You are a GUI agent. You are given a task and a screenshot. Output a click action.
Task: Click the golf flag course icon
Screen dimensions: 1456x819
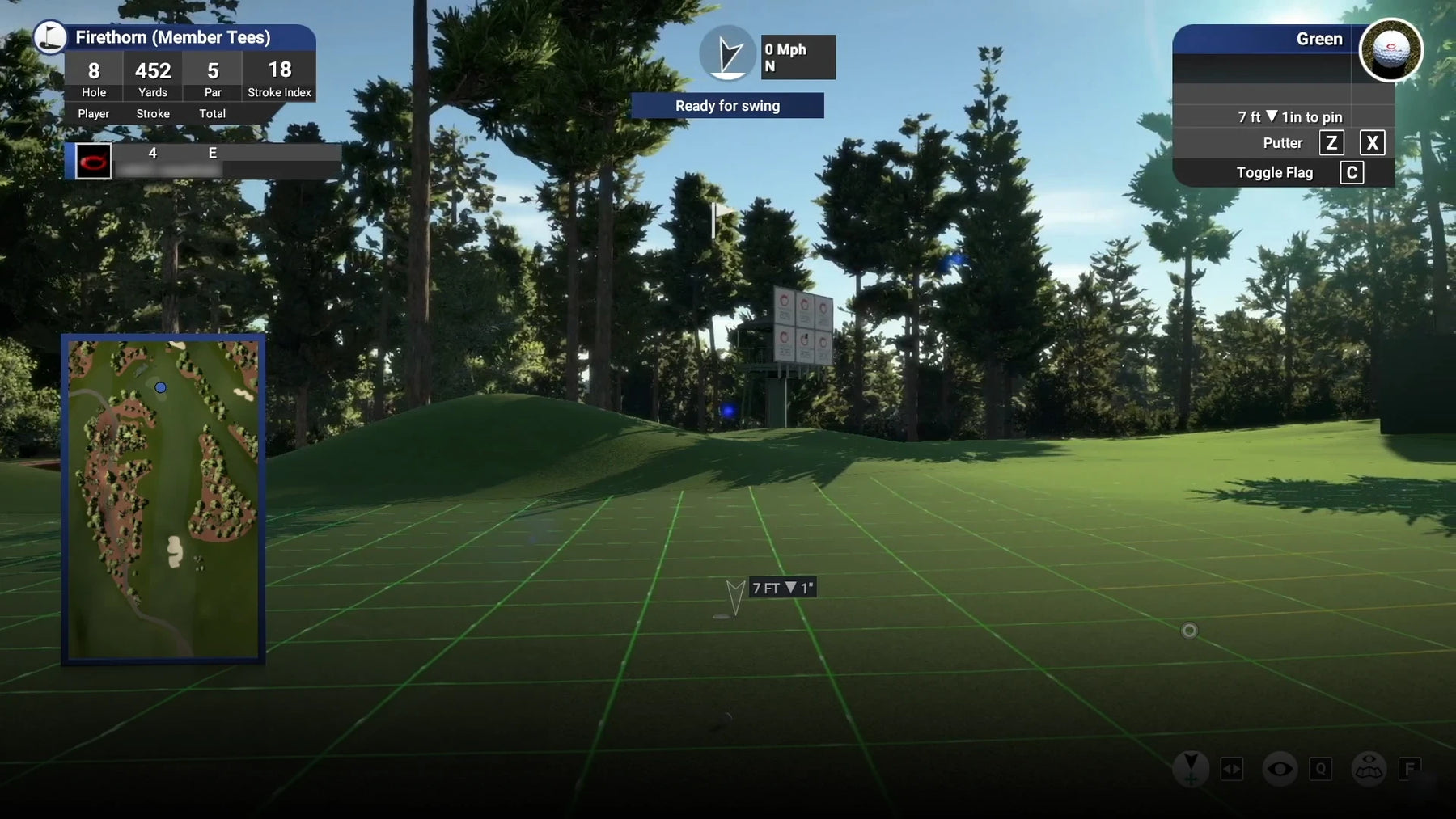tap(50, 37)
